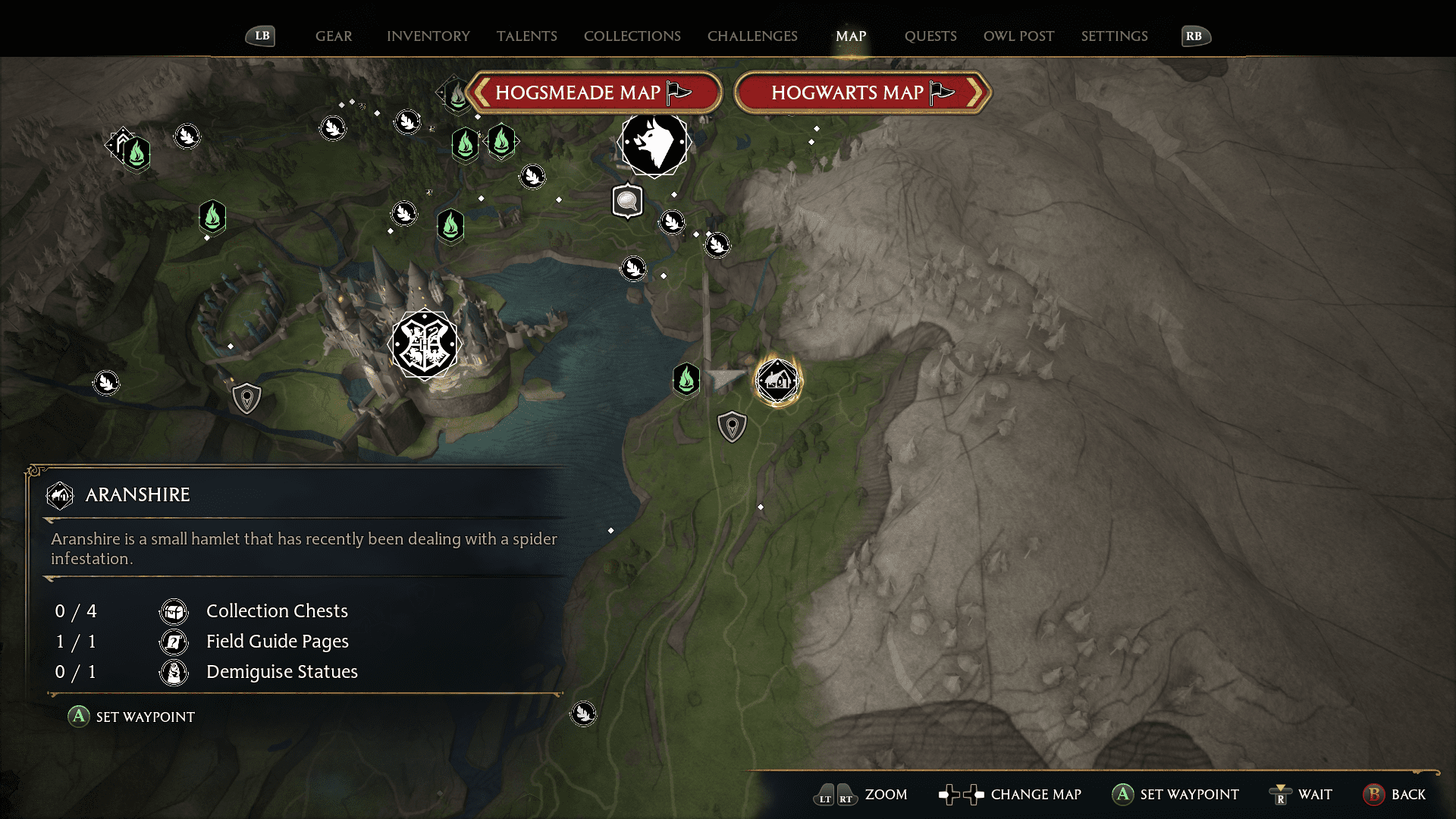Click the Demiguise Statues icon in the panel

(174, 672)
